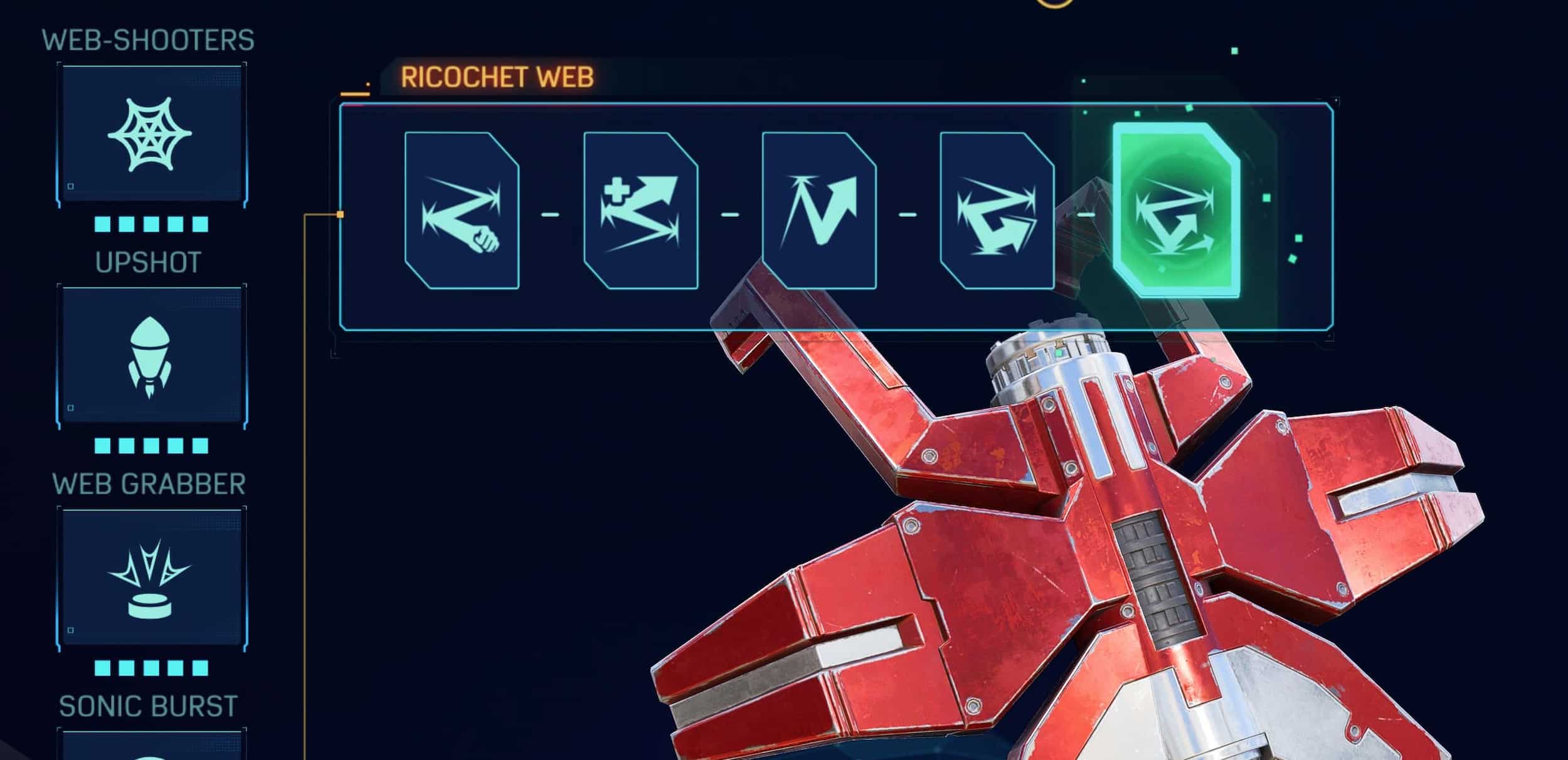Select the Ricochet Web fist upgrade
The image size is (1568, 760).
(x=462, y=211)
